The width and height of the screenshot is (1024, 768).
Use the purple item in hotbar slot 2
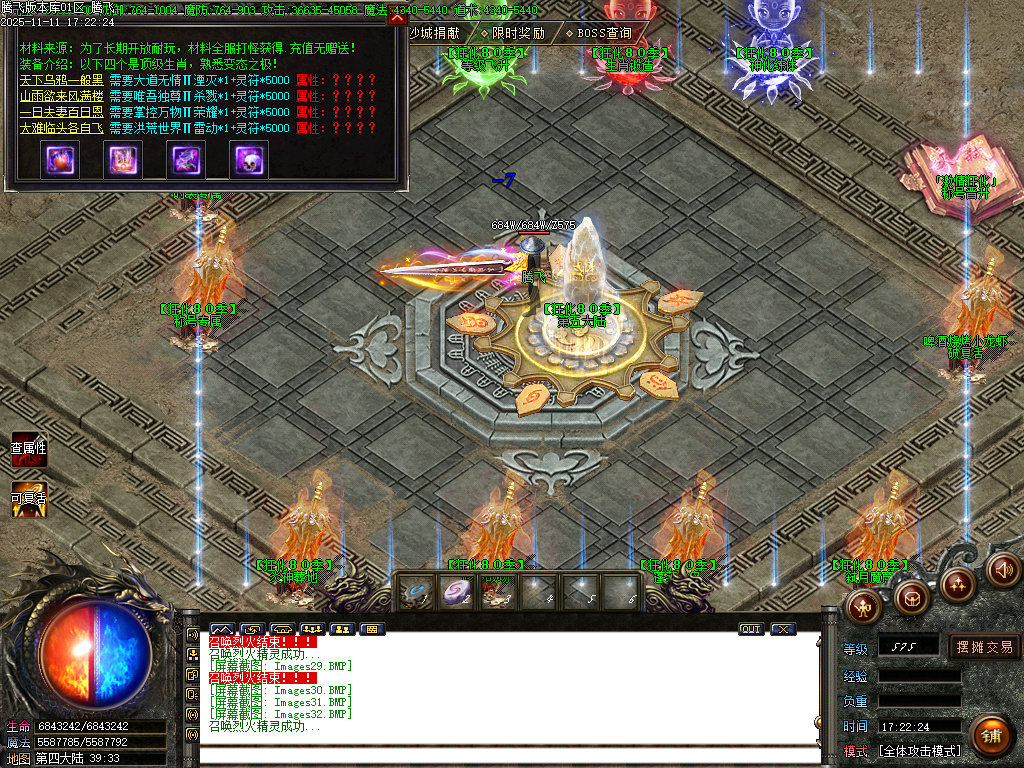[456, 592]
